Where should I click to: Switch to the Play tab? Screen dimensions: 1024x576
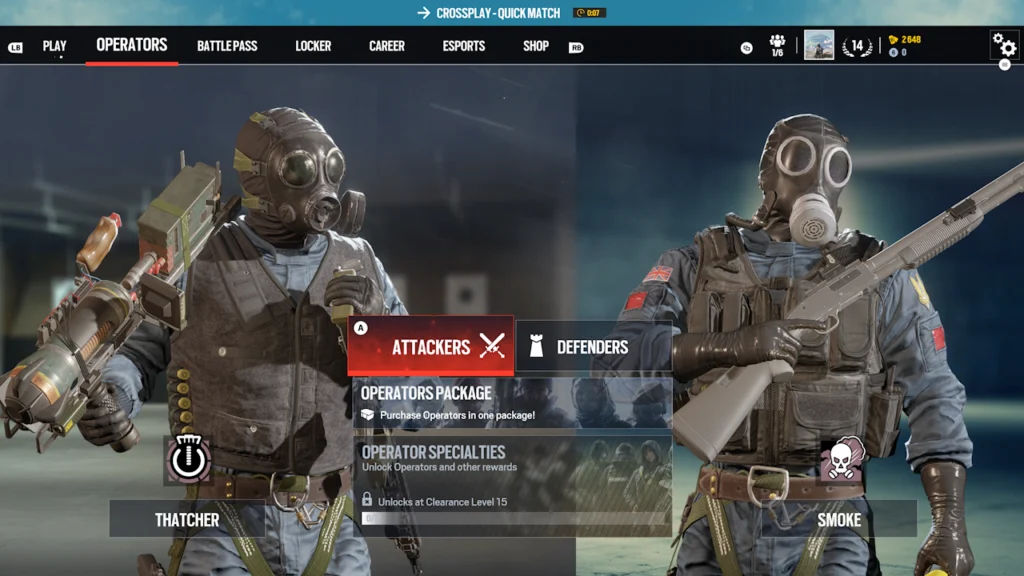coord(54,46)
